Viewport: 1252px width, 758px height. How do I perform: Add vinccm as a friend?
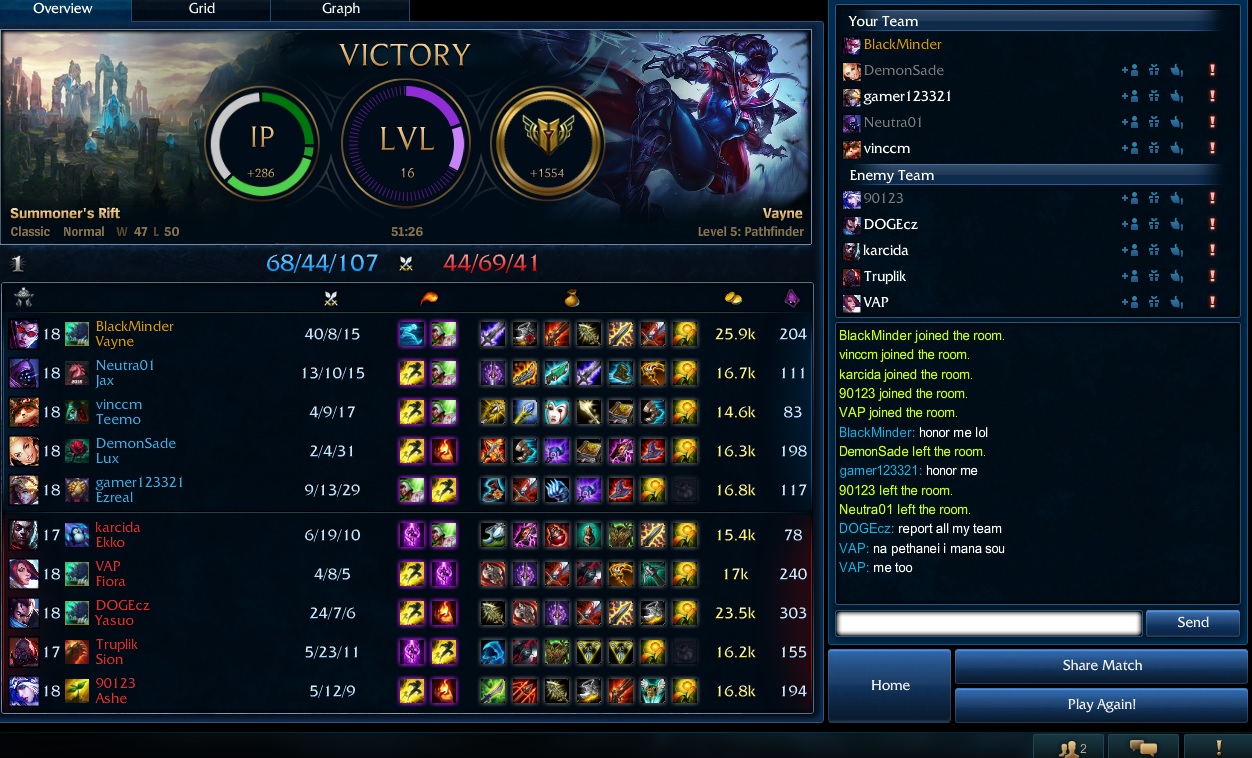(x=1130, y=149)
